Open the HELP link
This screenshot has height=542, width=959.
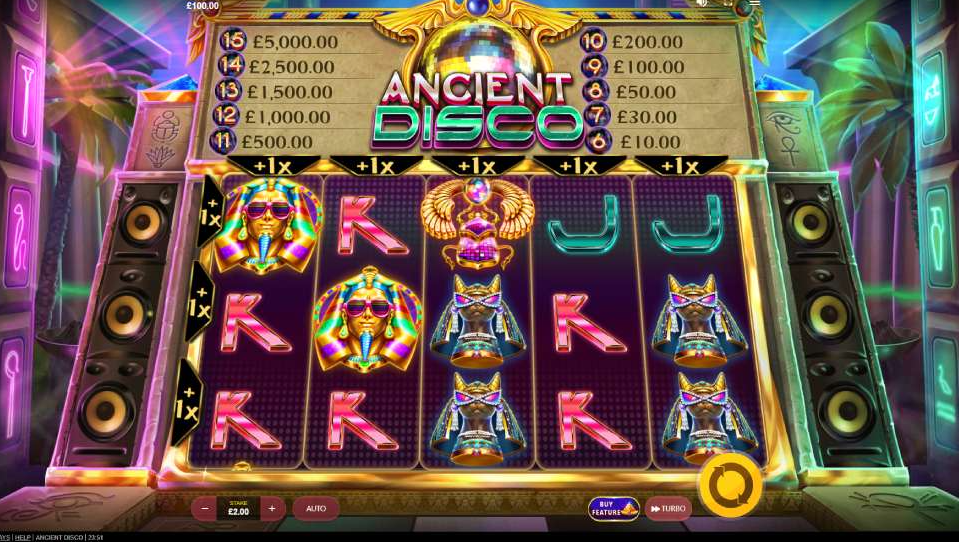tap(22, 538)
